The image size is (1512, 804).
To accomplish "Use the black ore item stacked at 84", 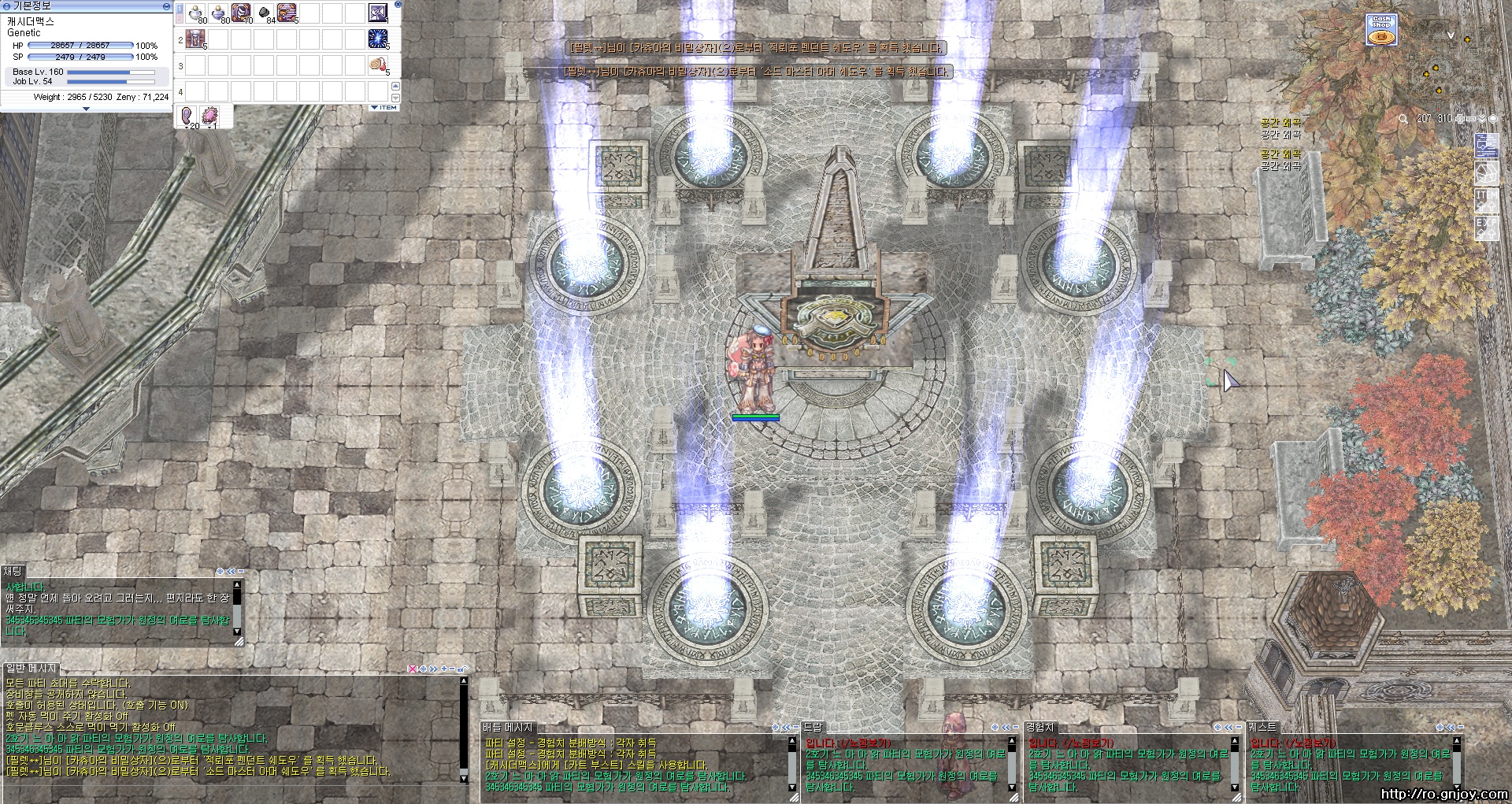I will [x=265, y=13].
